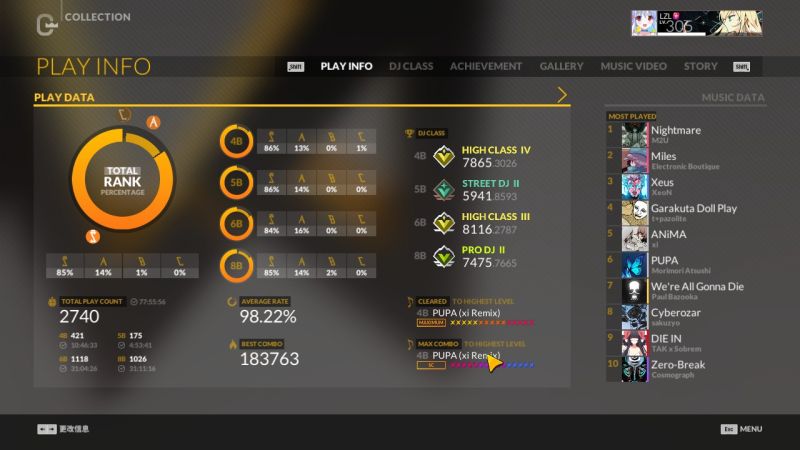800x450 pixels.
Task: Click the MENU button
Action: (741, 429)
